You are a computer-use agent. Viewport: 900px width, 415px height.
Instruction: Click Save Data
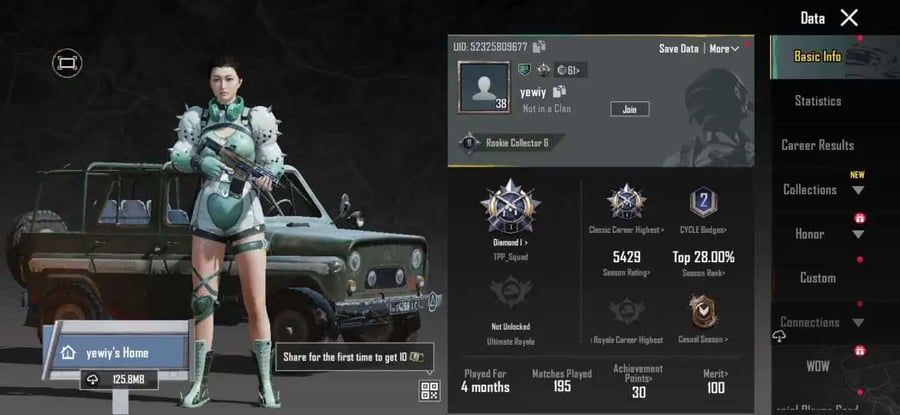coord(678,48)
